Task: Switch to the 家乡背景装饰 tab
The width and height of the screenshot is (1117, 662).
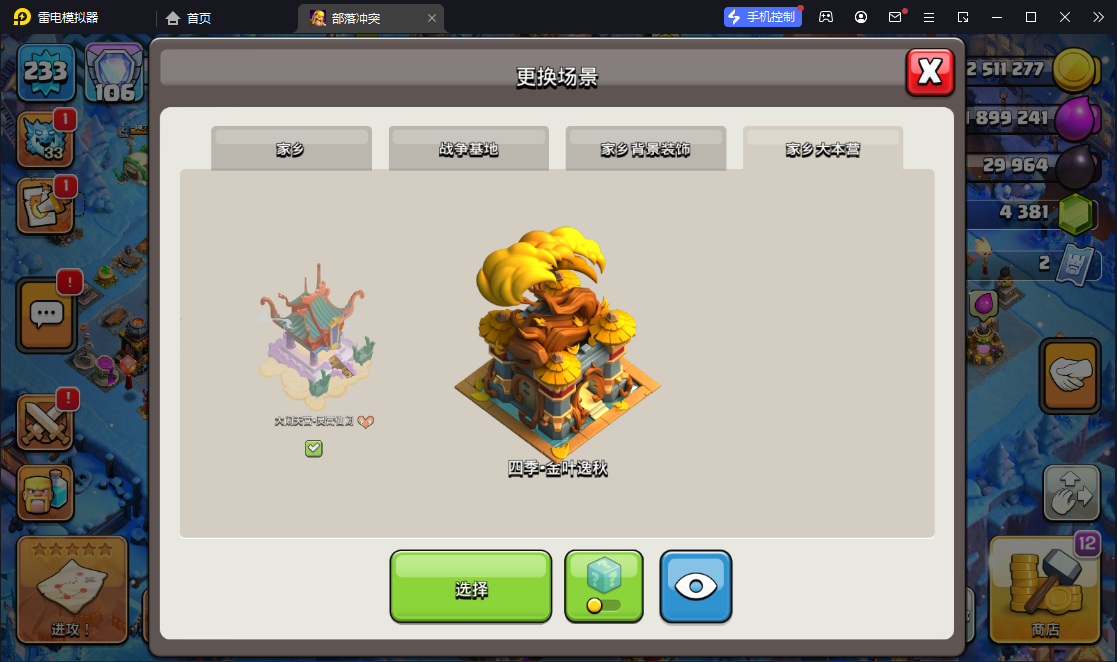Action: point(645,149)
